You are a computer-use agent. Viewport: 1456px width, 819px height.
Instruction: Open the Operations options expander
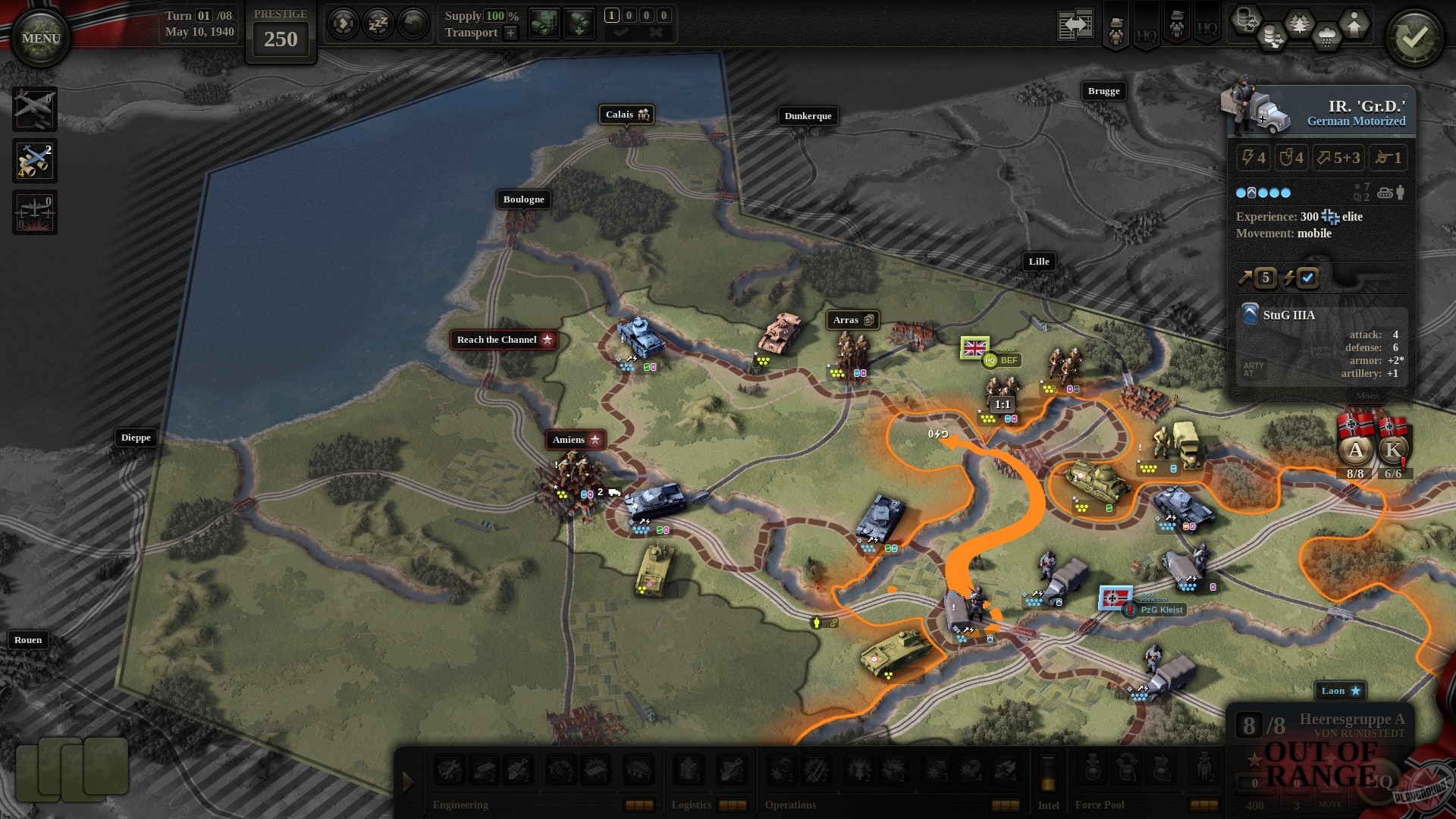coord(1005,805)
